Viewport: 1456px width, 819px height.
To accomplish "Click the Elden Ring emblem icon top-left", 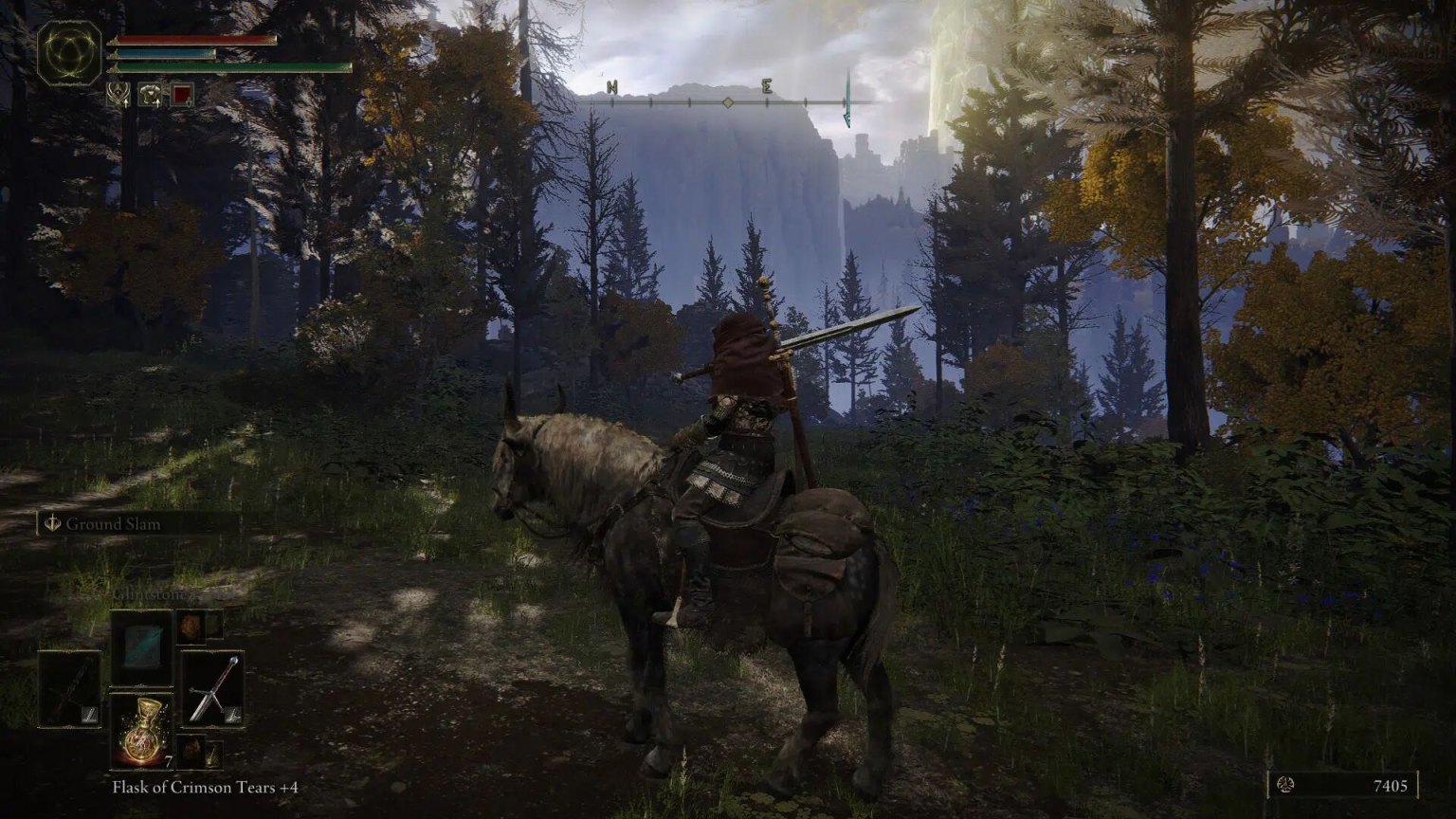I will coord(67,51).
